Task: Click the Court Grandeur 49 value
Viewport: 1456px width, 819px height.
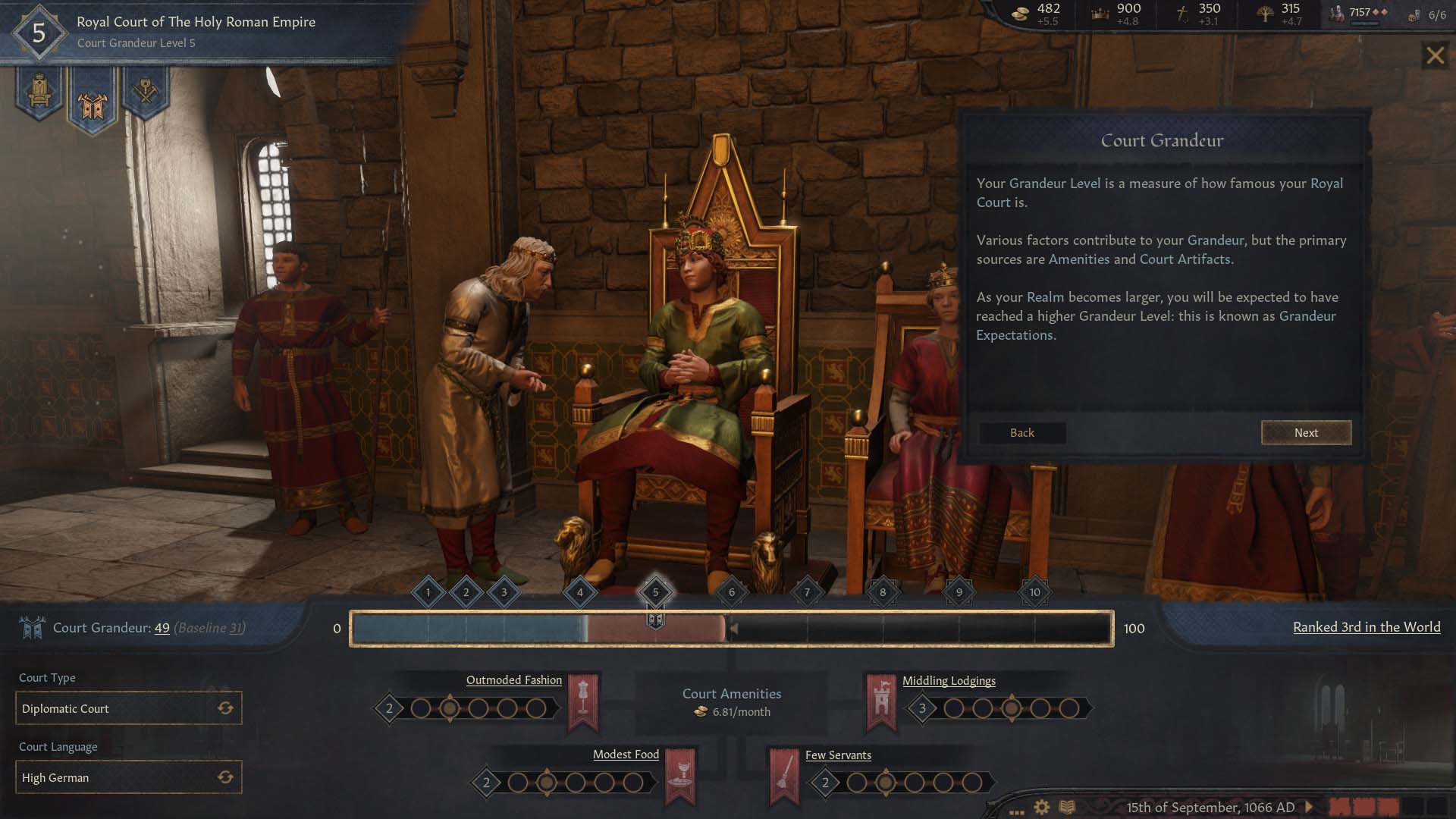Action: [x=162, y=628]
